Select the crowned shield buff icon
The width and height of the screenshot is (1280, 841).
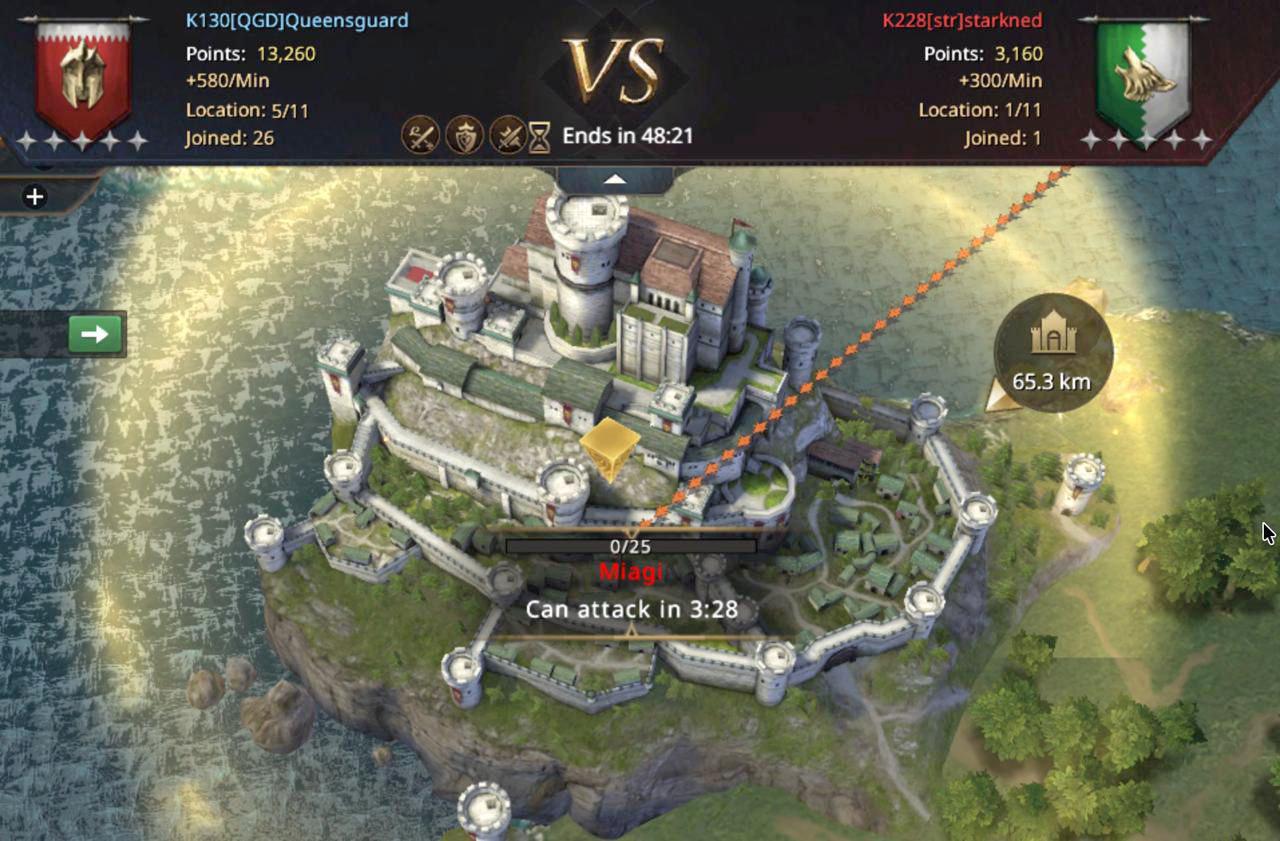pyautogui.click(x=464, y=135)
